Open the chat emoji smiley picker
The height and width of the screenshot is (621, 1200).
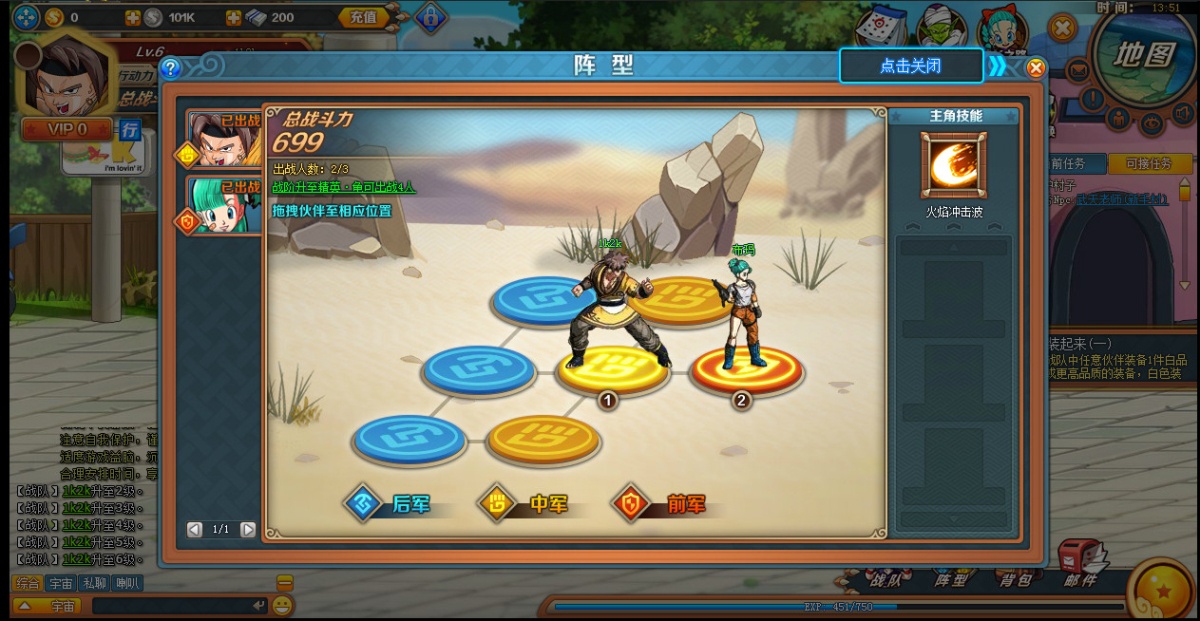[283, 605]
